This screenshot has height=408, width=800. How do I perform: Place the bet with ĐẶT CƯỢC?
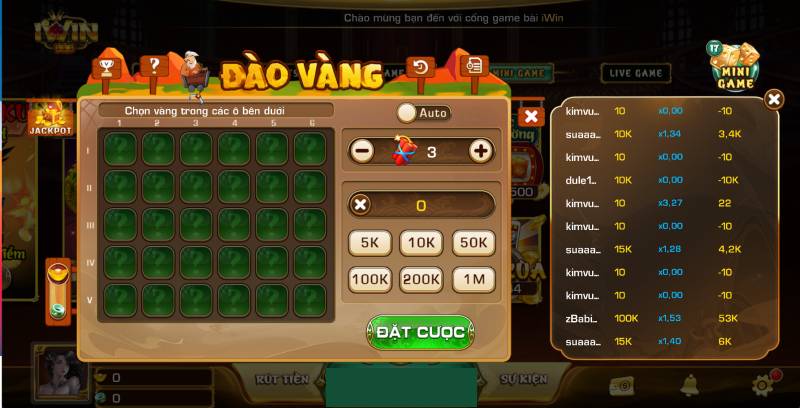[420, 332]
